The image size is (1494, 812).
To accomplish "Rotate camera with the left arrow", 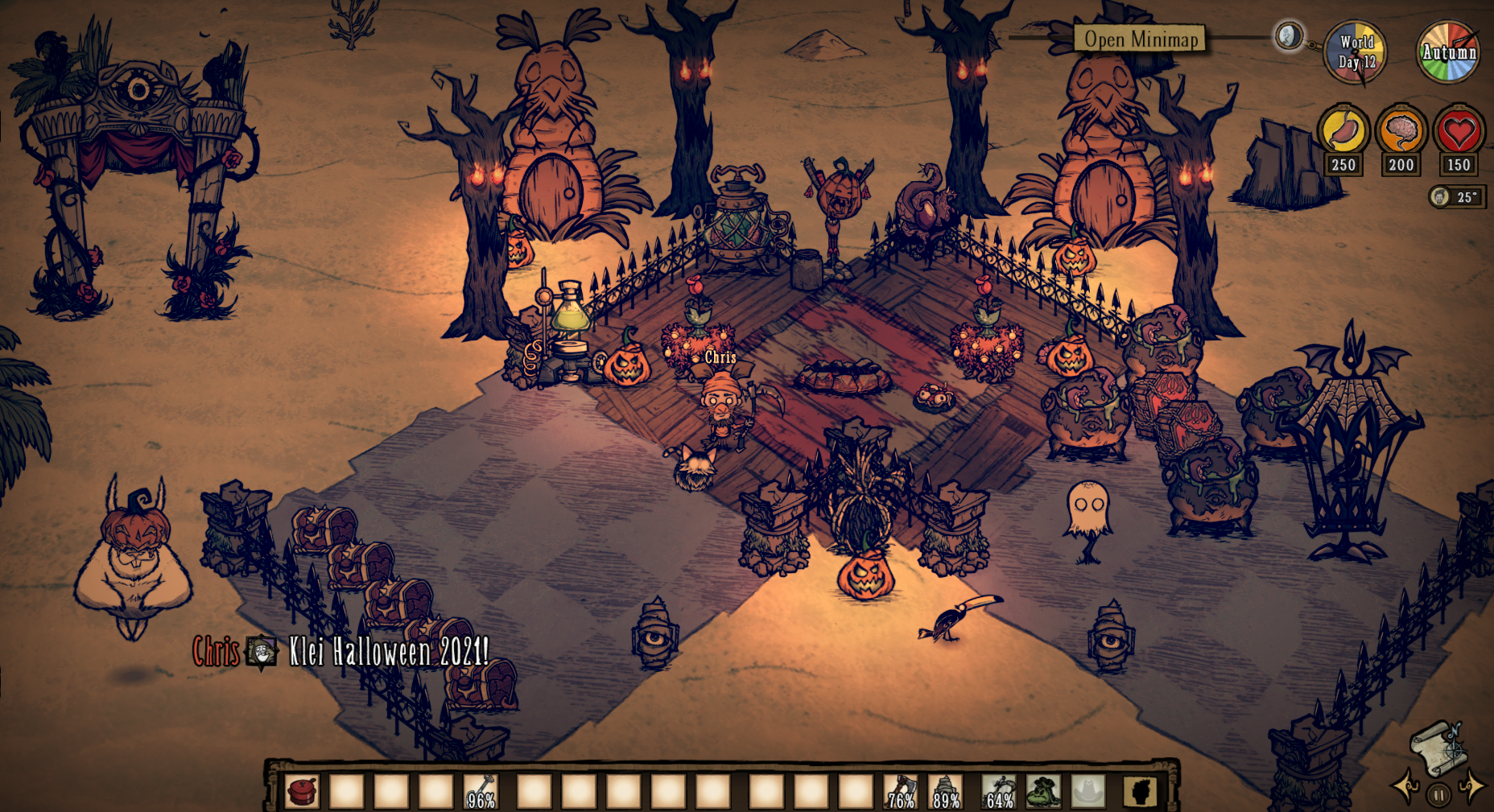I will pyautogui.click(x=1405, y=786).
